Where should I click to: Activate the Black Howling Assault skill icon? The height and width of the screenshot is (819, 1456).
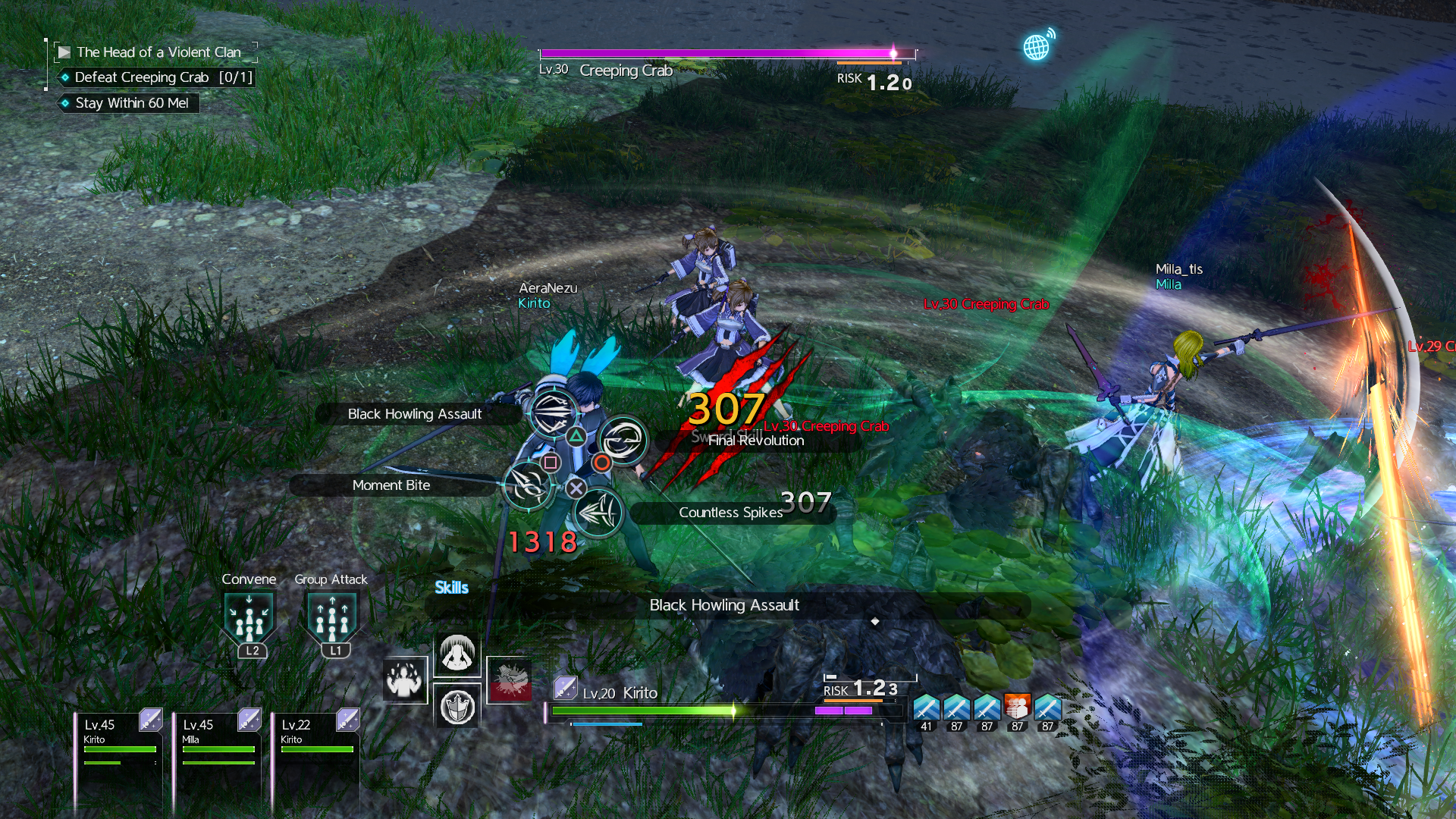pyautogui.click(x=553, y=413)
